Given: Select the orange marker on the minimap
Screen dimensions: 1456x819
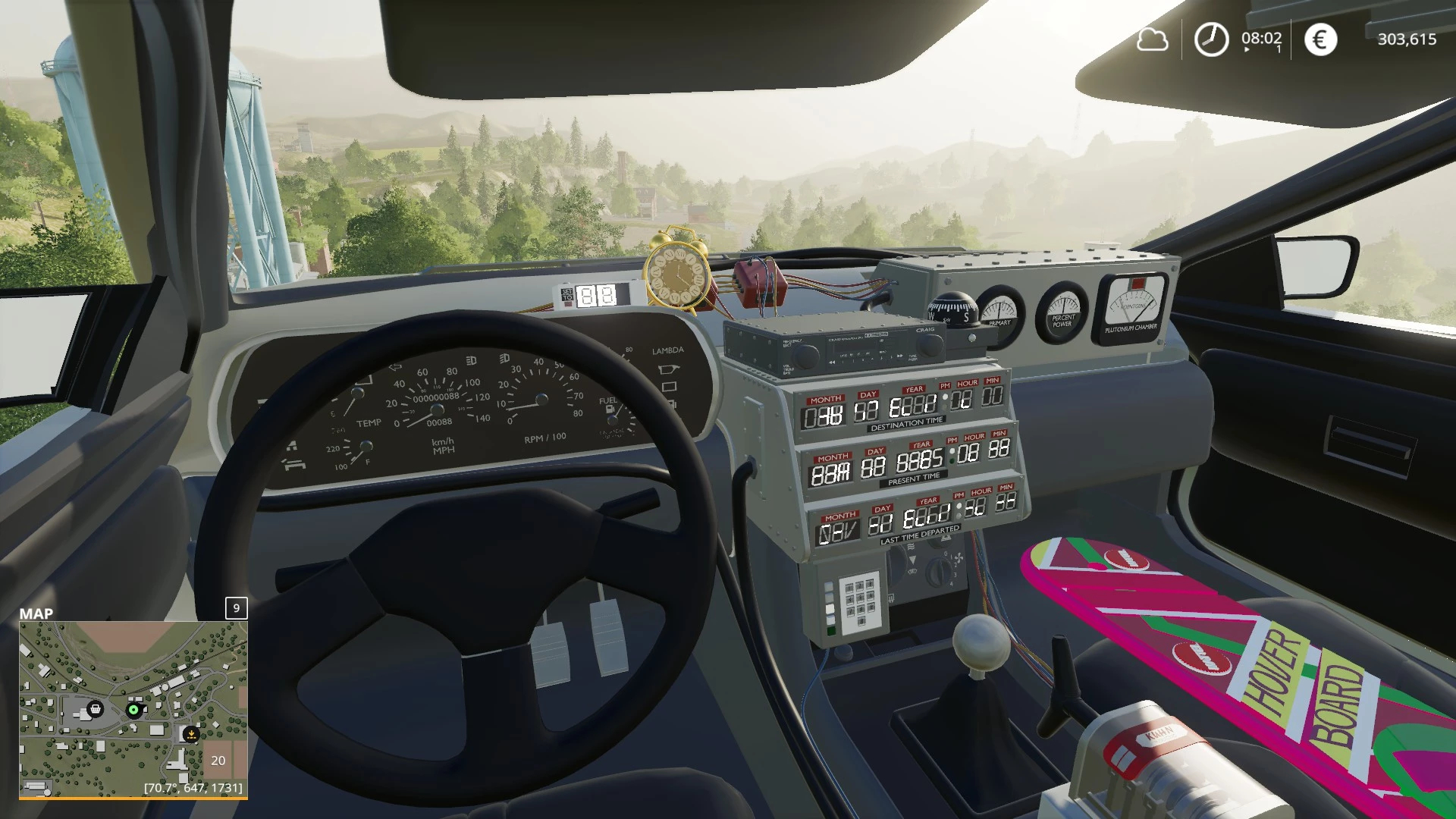Looking at the screenshot, I should pos(192,733).
